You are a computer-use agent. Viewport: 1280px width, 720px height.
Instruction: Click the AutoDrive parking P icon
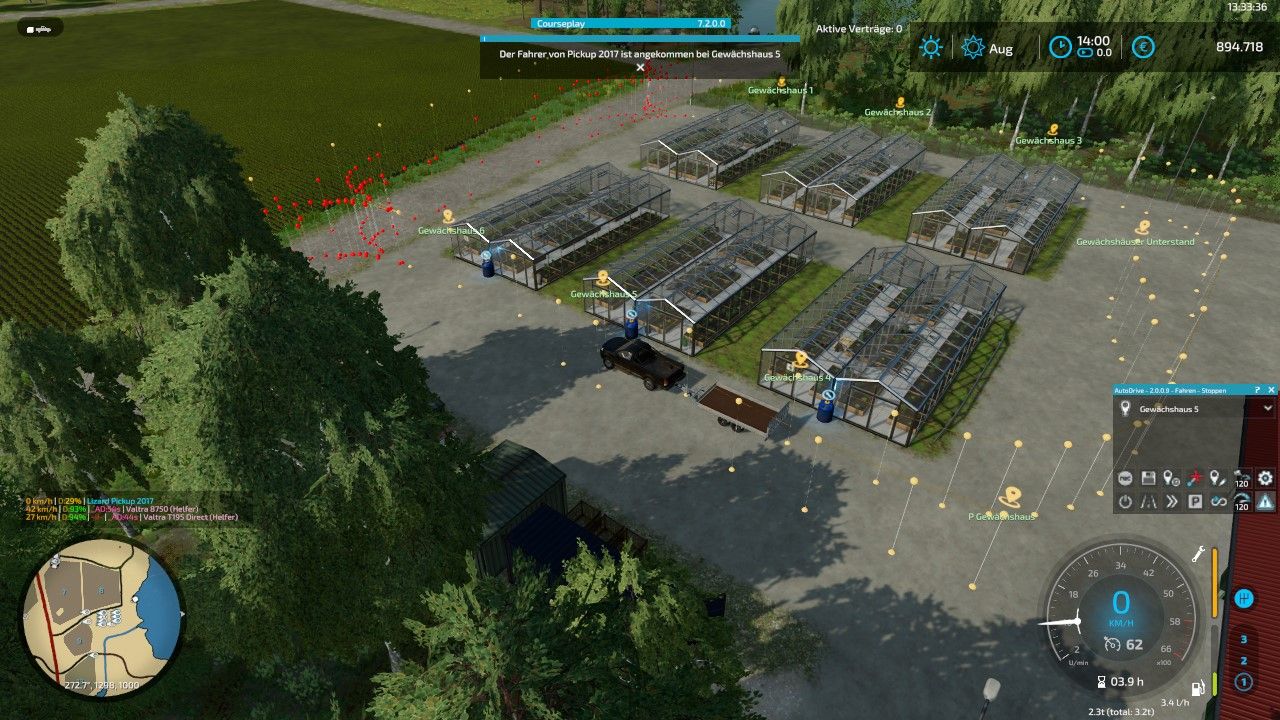[1195, 502]
